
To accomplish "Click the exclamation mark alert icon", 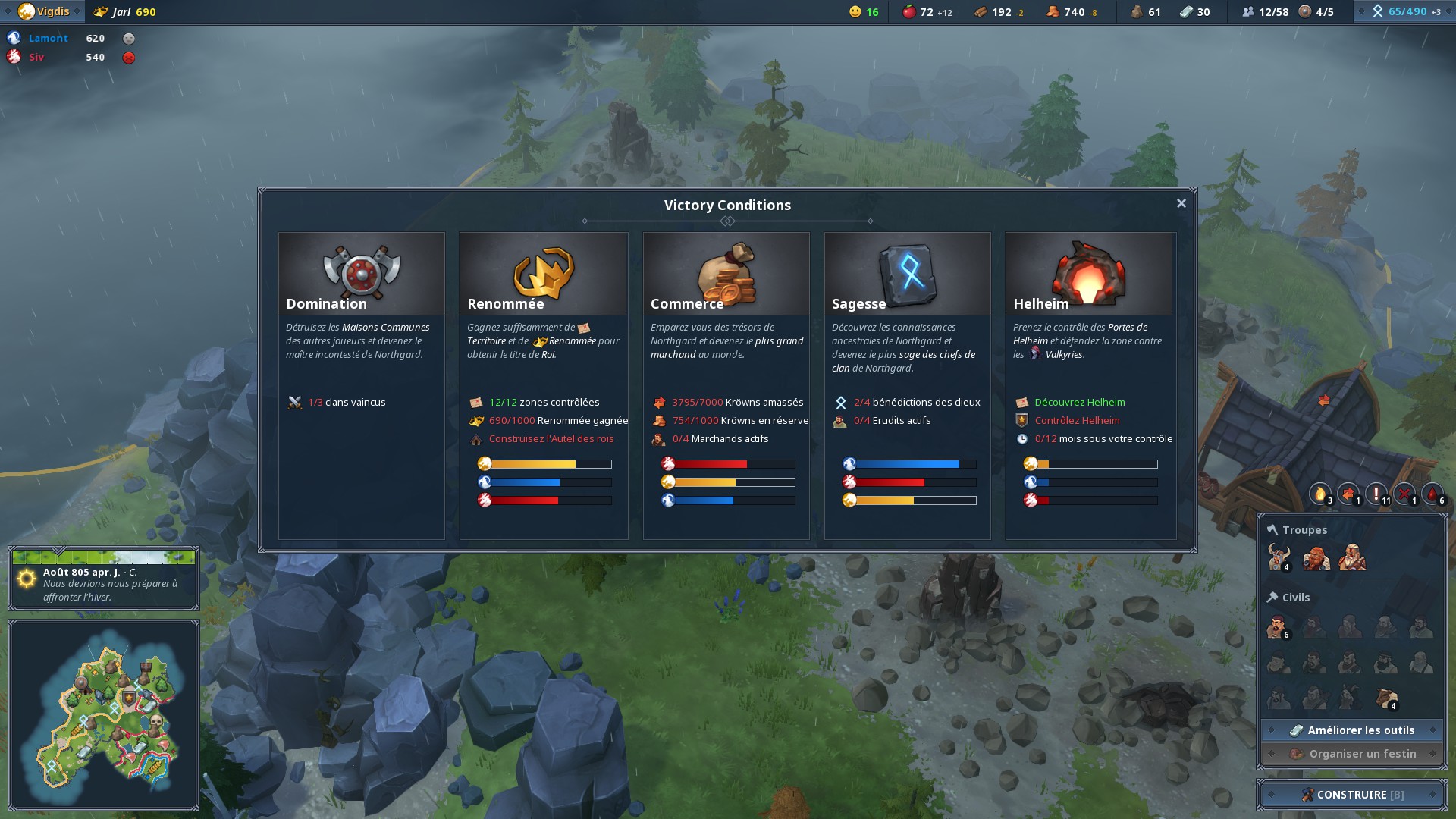I will pyautogui.click(x=1376, y=494).
